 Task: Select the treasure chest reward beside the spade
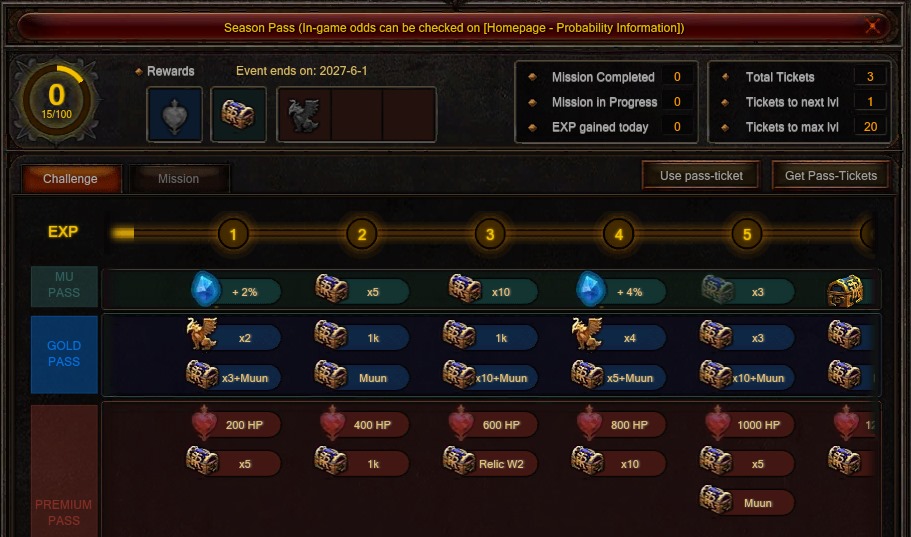tap(238, 115)
